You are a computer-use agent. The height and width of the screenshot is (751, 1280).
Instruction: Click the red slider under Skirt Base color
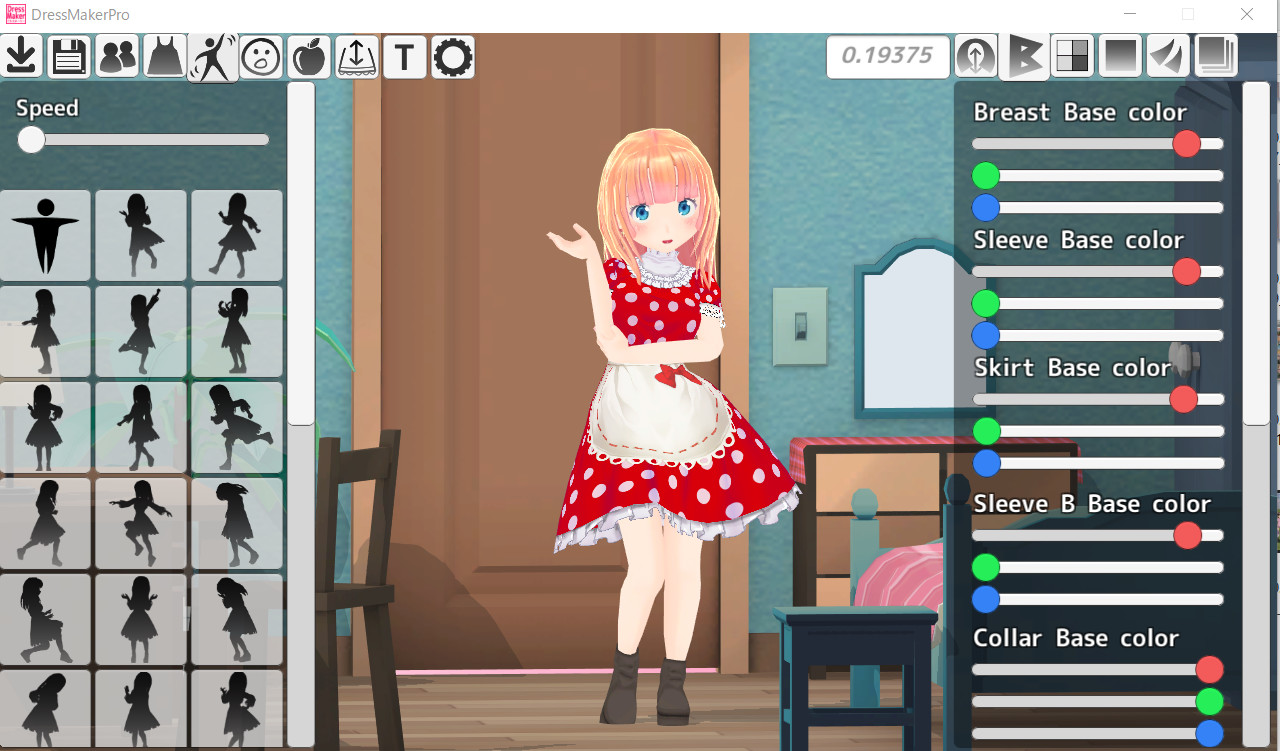pos(1183,399)
